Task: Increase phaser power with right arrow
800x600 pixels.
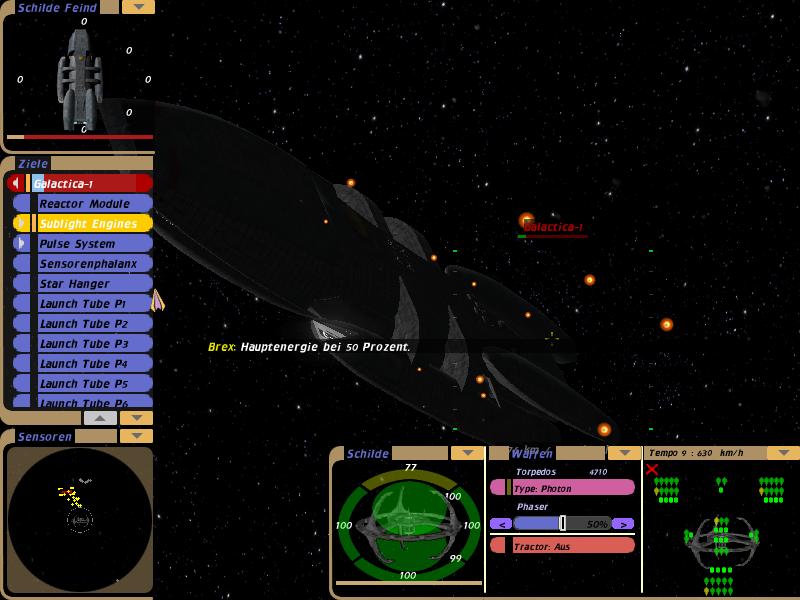Action: tap(623, 523)
